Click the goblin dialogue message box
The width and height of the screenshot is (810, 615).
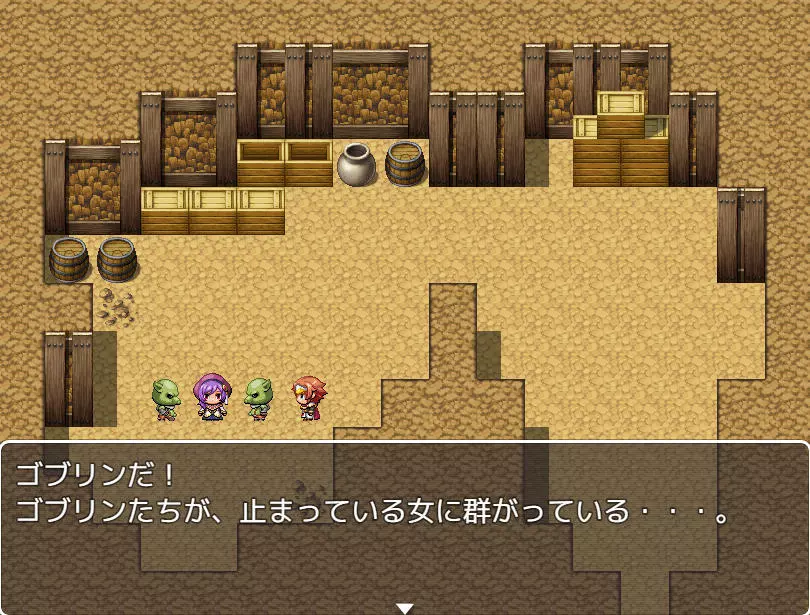coord(404,525)
